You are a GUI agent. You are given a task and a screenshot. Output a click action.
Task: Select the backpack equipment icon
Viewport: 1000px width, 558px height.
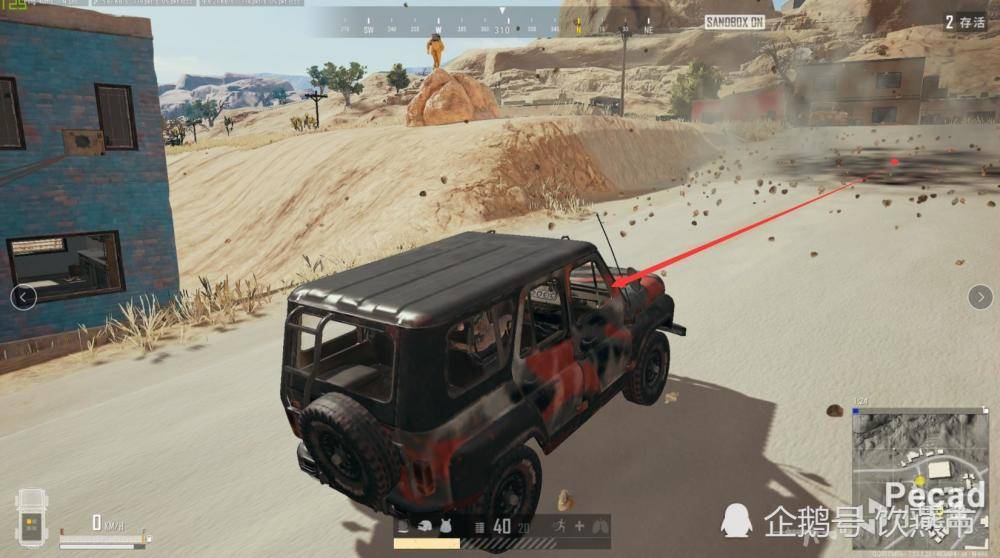coord(404,527)
